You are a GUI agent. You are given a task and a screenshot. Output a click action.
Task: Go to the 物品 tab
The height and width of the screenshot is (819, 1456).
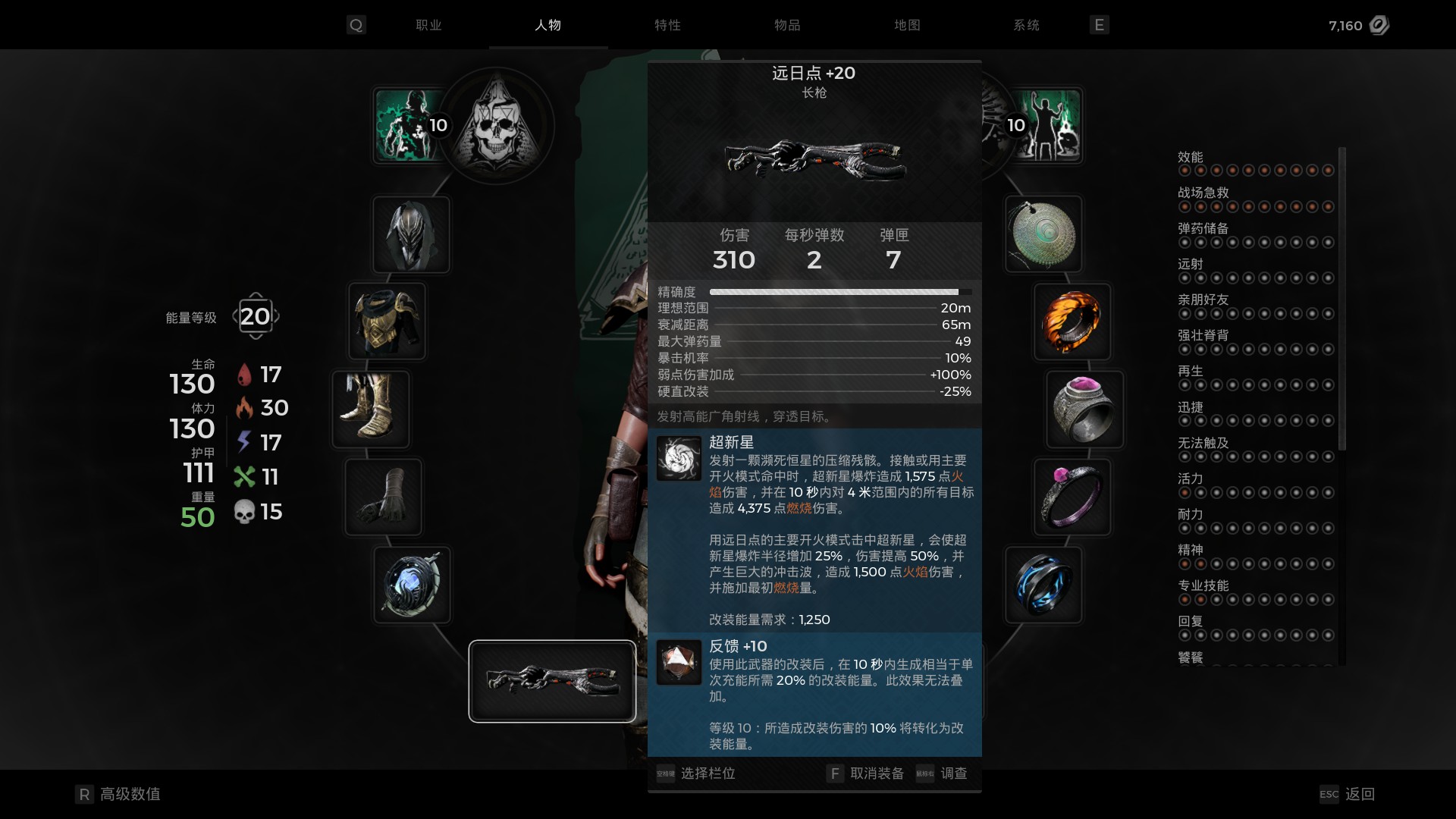(787, 25)
